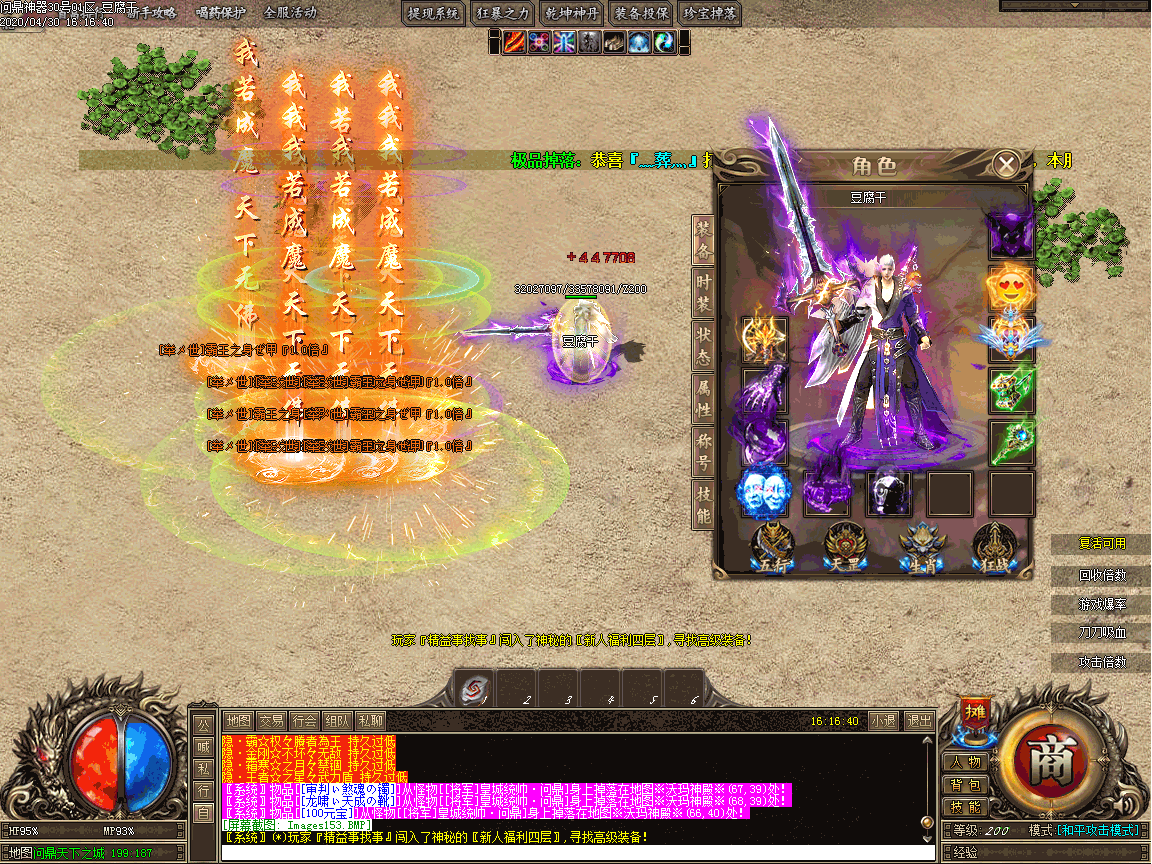The width and height of the screenshot is (1152, 864).
Task: Click the 退出 exit button
Action: 917,720
